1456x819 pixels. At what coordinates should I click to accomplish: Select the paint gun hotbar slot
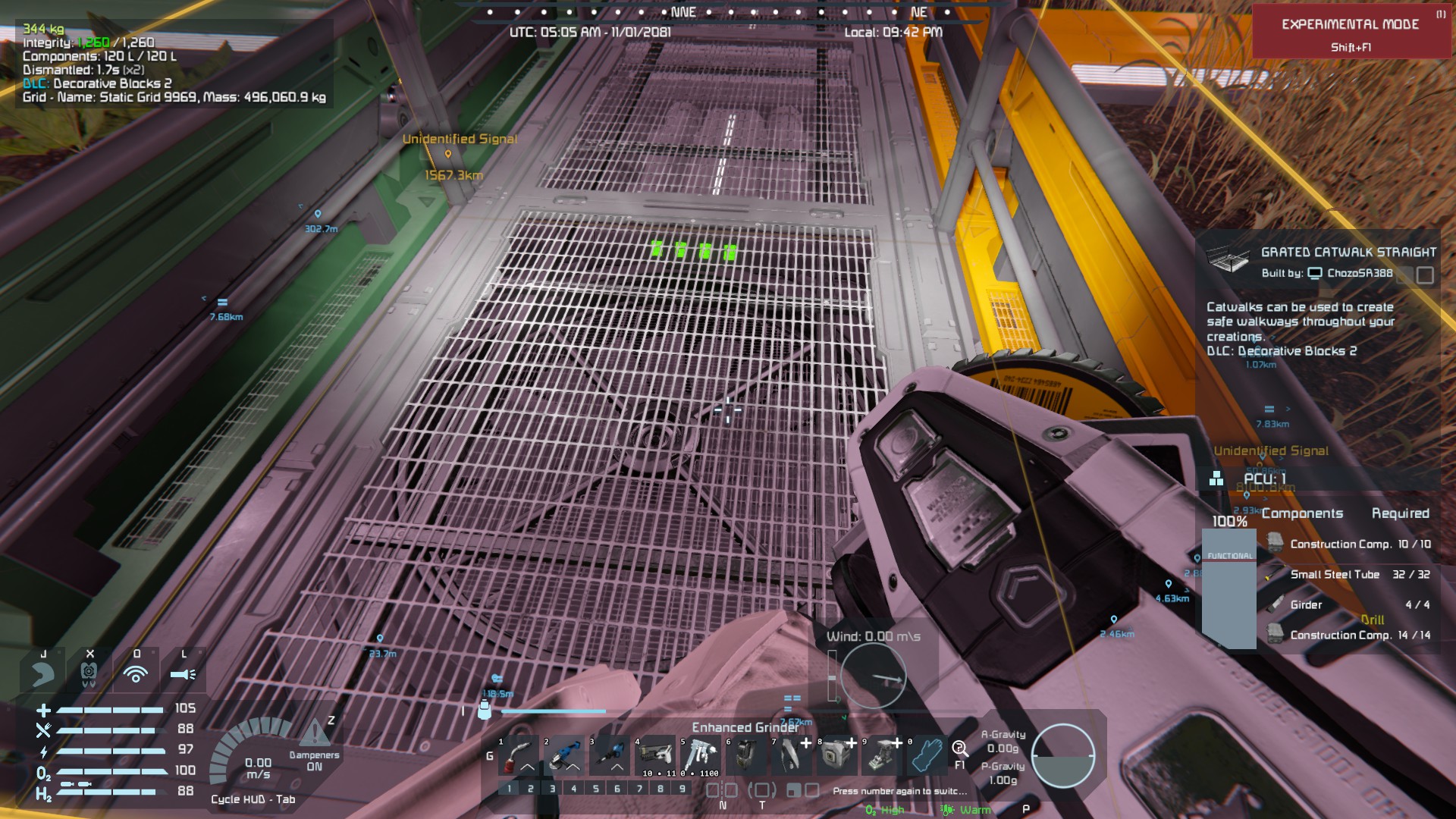pyautogui.click(x=701, y=755)
